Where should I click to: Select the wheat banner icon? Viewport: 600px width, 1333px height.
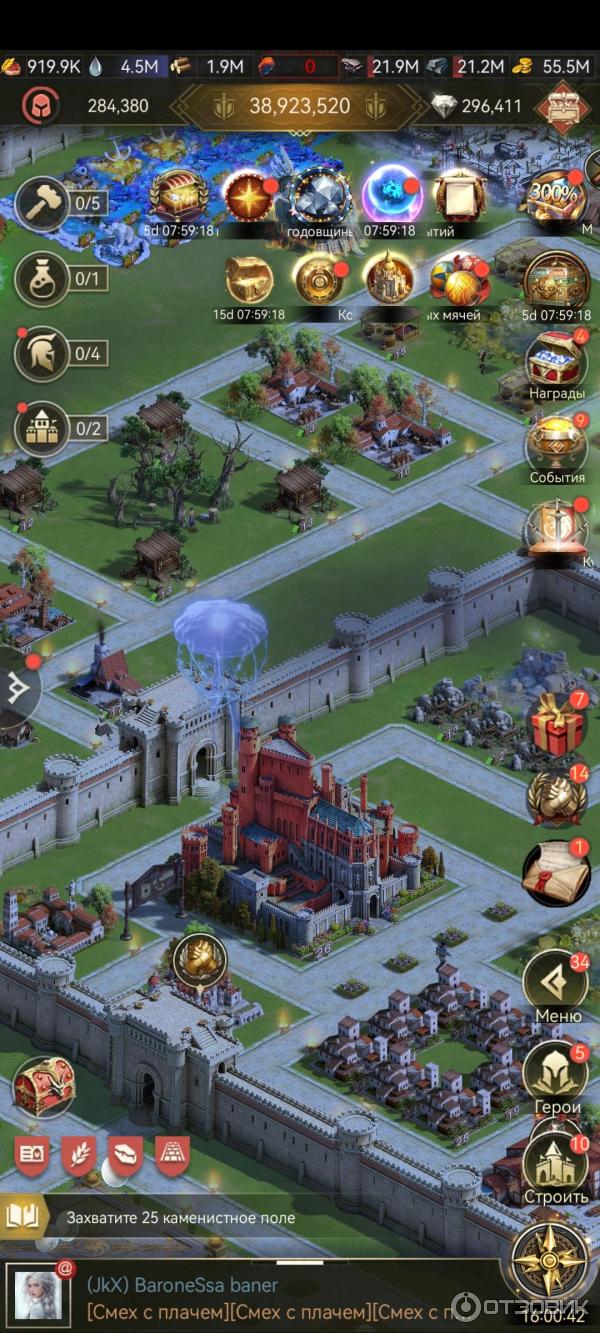point(79,1156)
